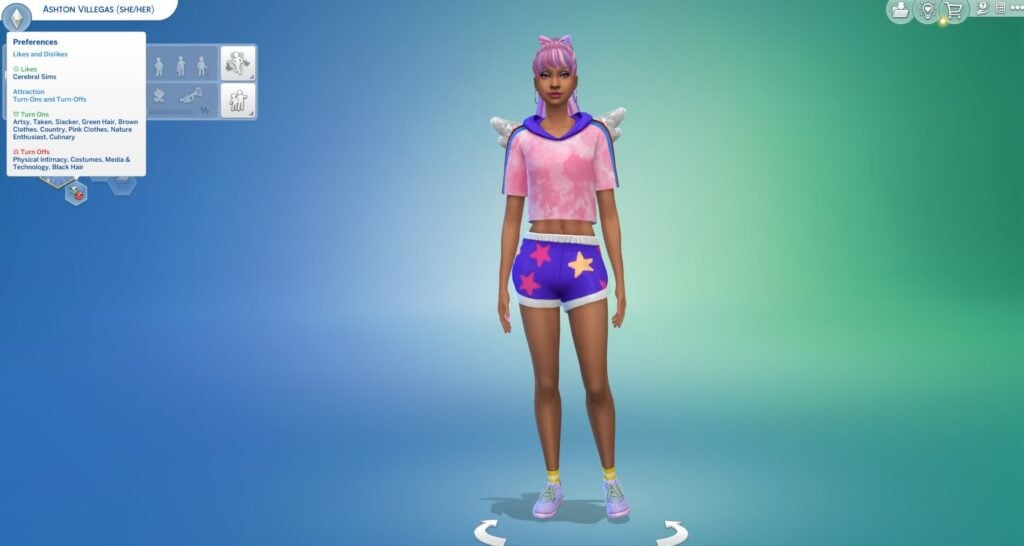Open the three-dot options menu

click(1014, 9)
